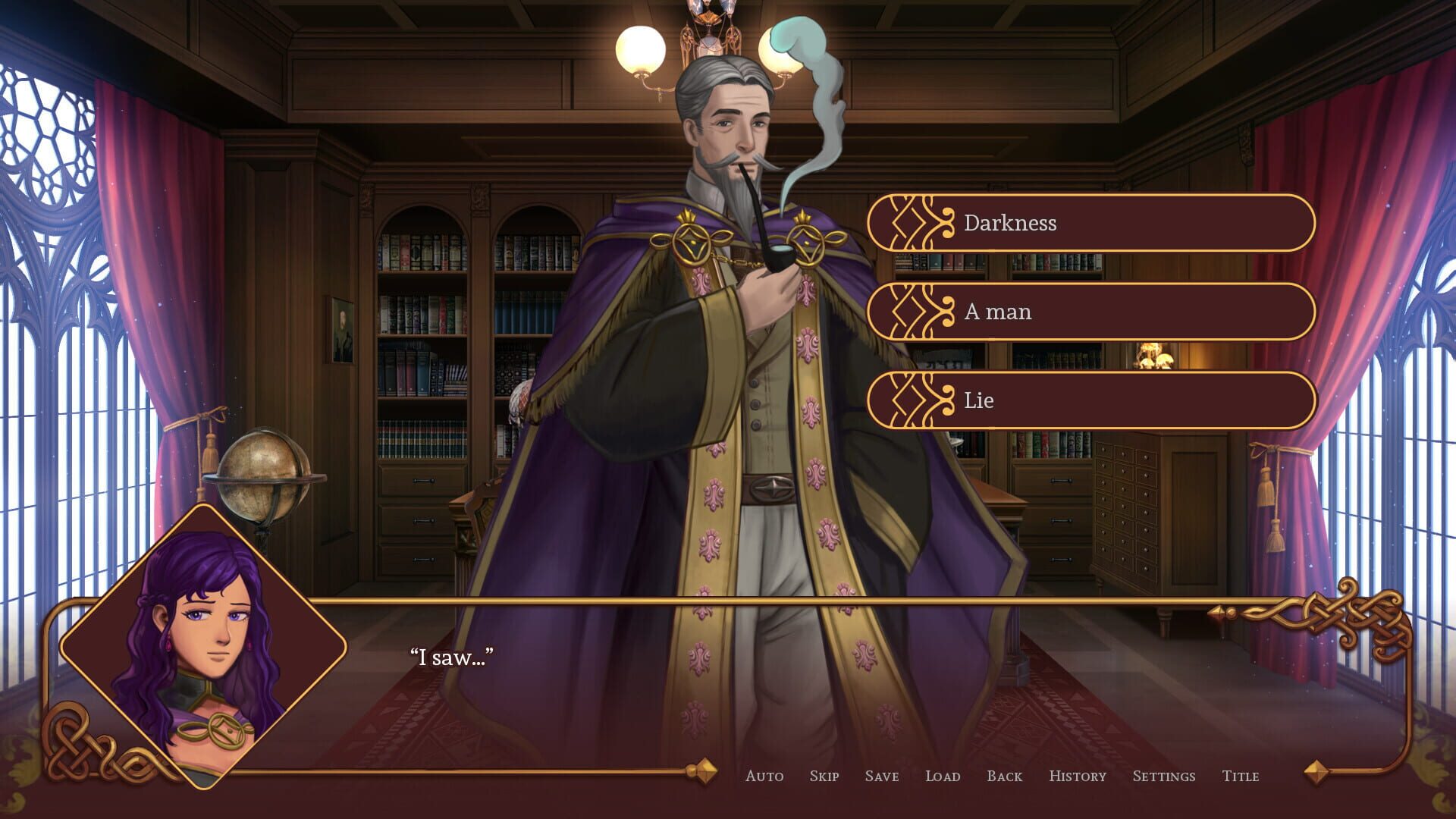The image size is (1456, 819).
Task: Open the Save screen
Action: [x=880, y=777]
